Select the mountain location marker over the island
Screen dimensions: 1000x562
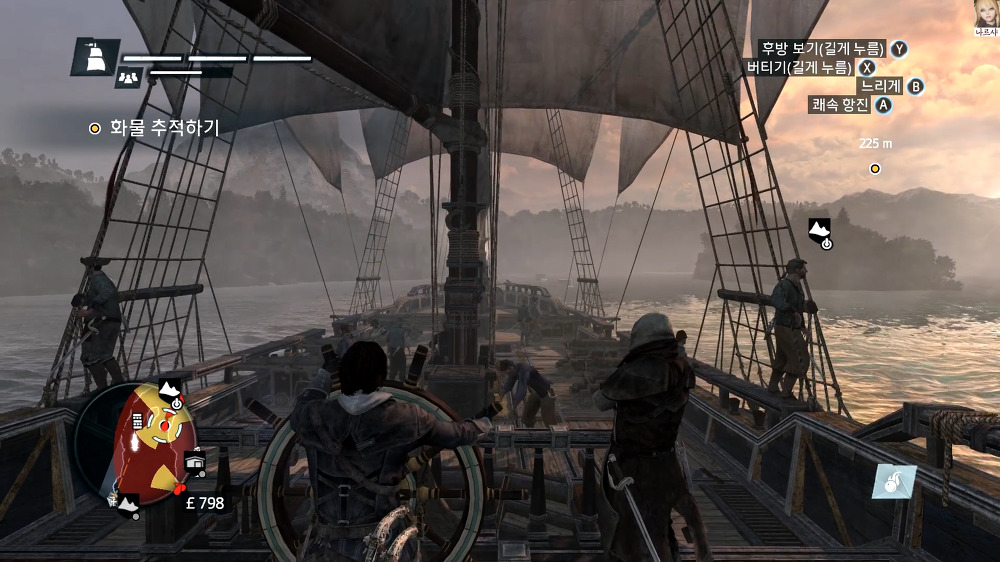tap(820, 229)
